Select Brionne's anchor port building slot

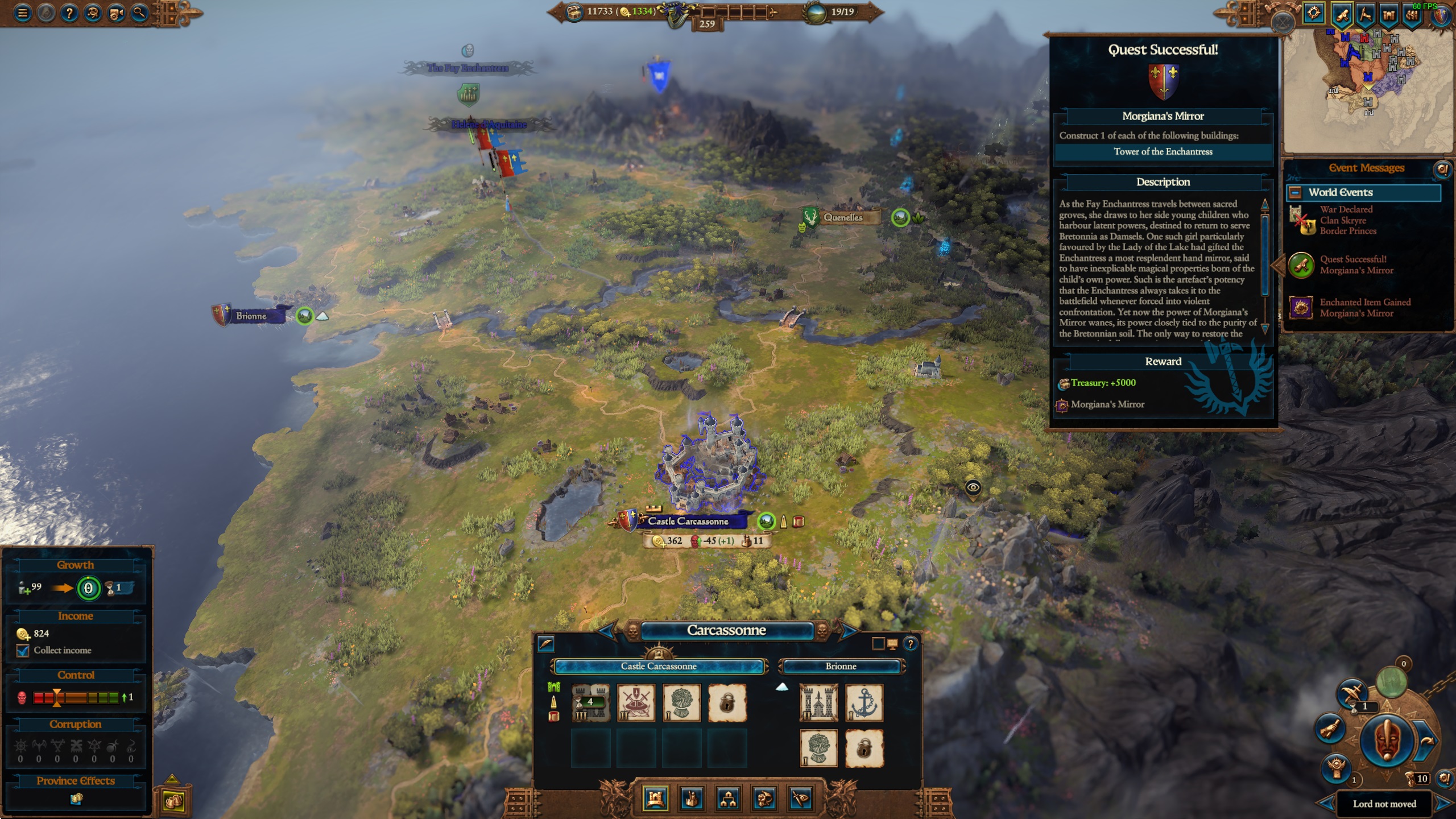[x=863, y=703]
